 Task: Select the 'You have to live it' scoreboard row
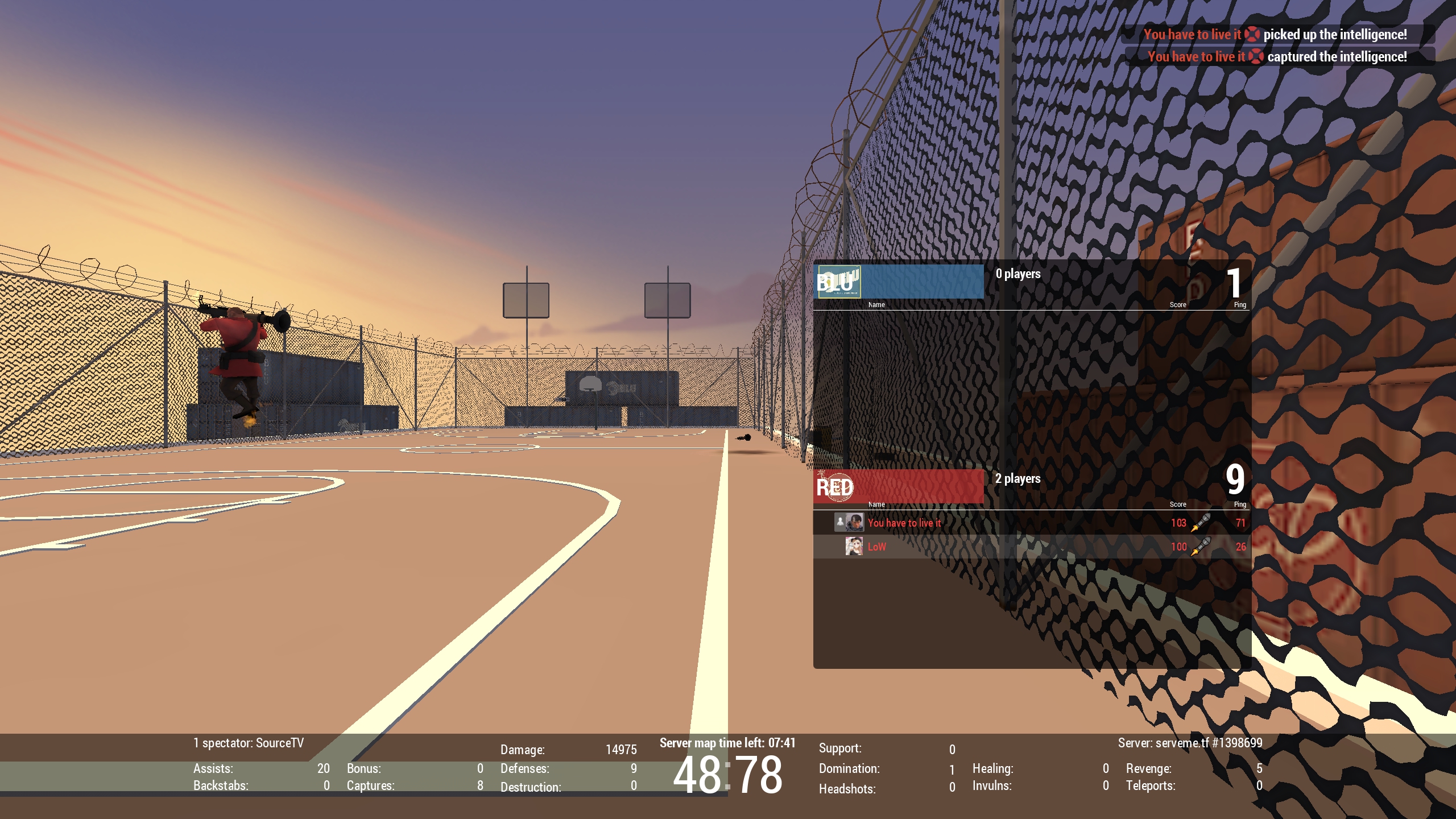(1031, 523)
